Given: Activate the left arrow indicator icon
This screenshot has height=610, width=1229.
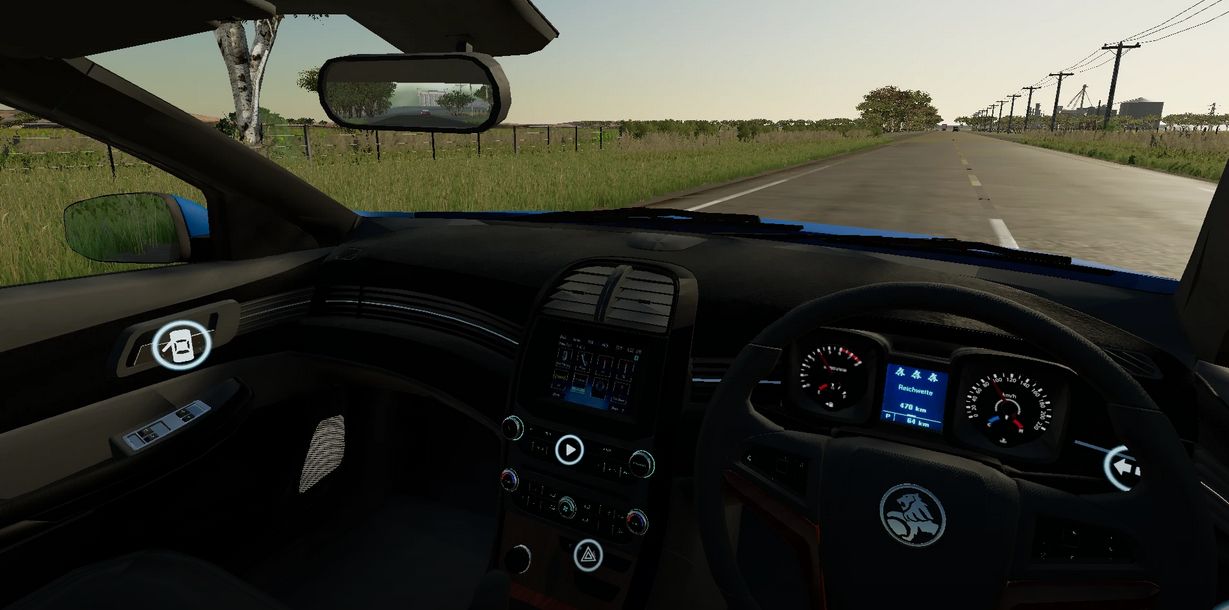Looking at the screenshot, I should [1122, 467].
